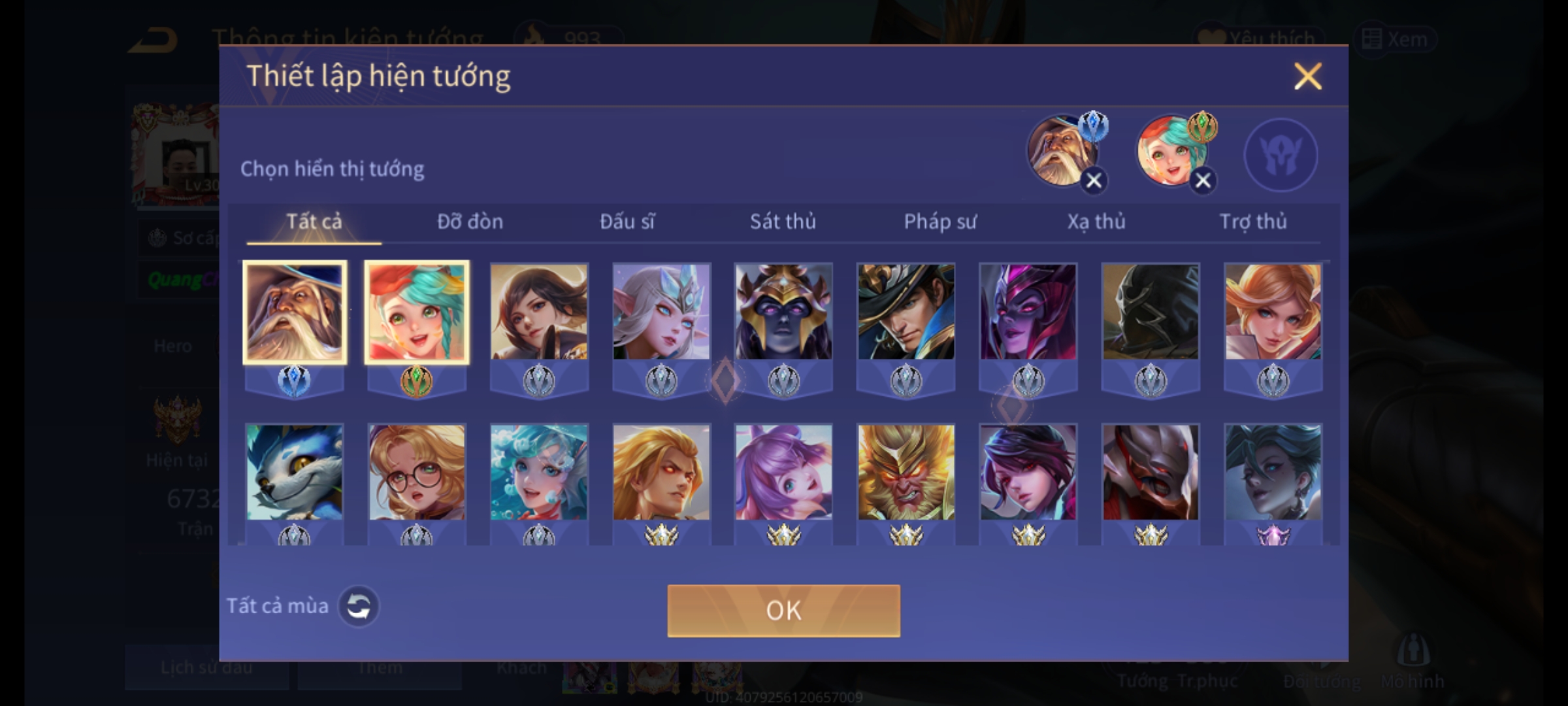Open the Trợ thủ tab
This screenshot has height=706, width=1568.
click(x=1253, y=222)
